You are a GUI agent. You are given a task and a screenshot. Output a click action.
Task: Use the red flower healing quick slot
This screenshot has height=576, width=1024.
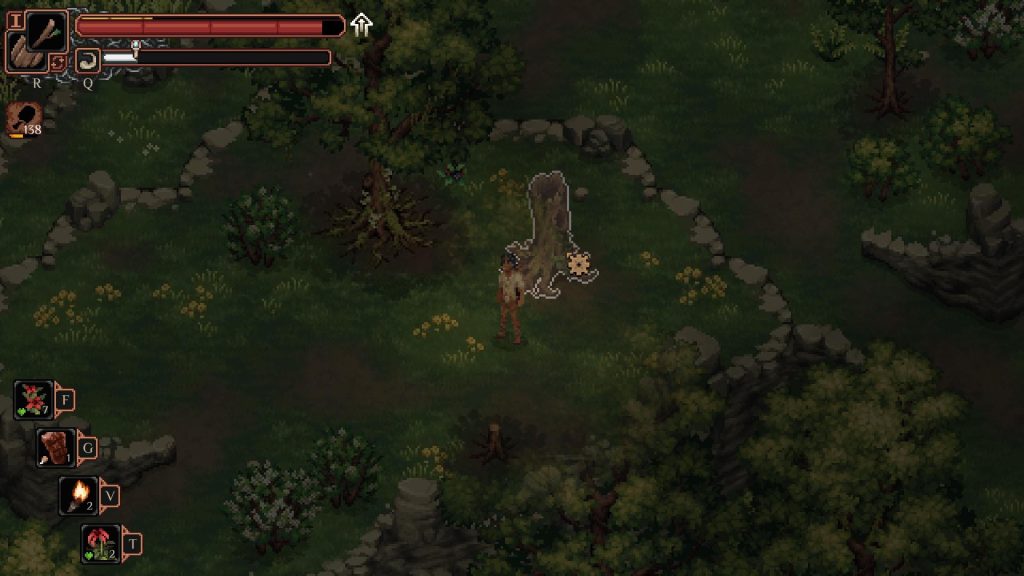(x=101, y=543)
